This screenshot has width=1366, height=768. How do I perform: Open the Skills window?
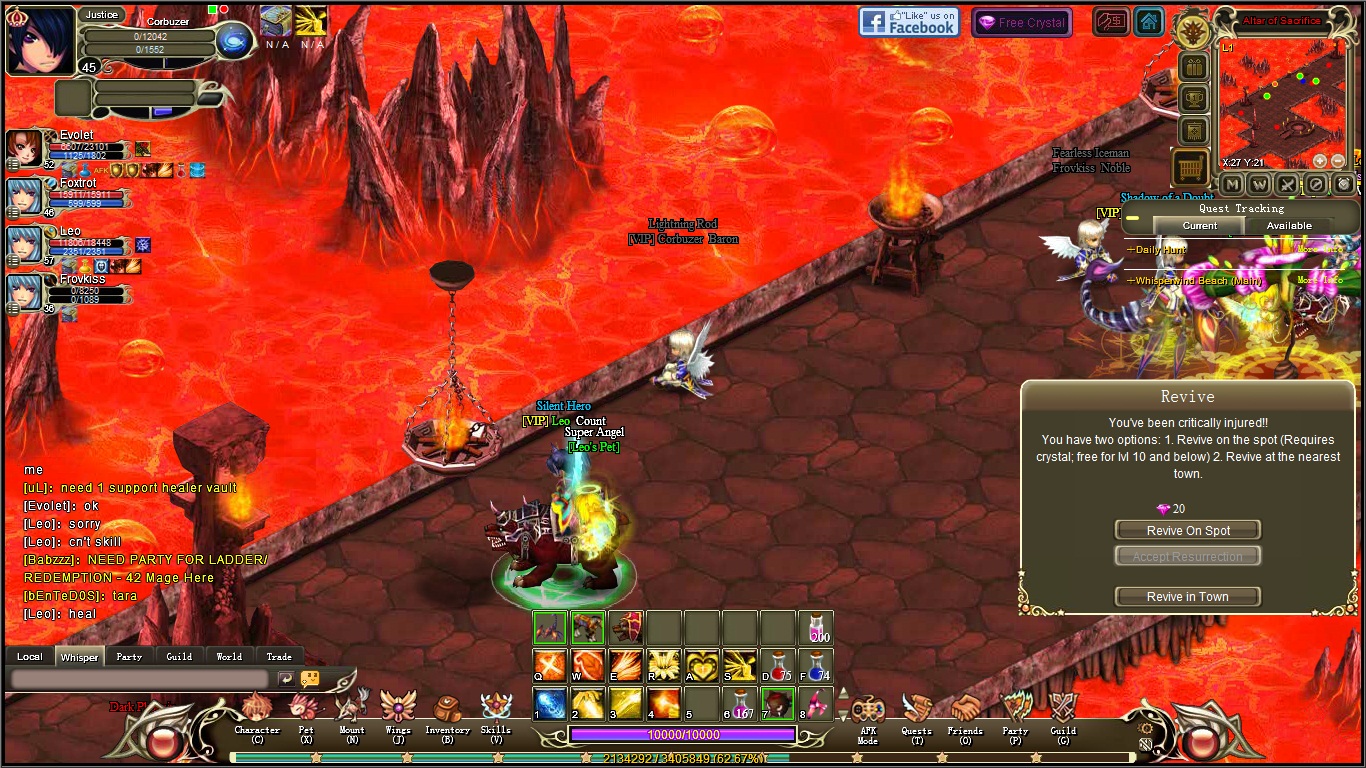point(496,712)
